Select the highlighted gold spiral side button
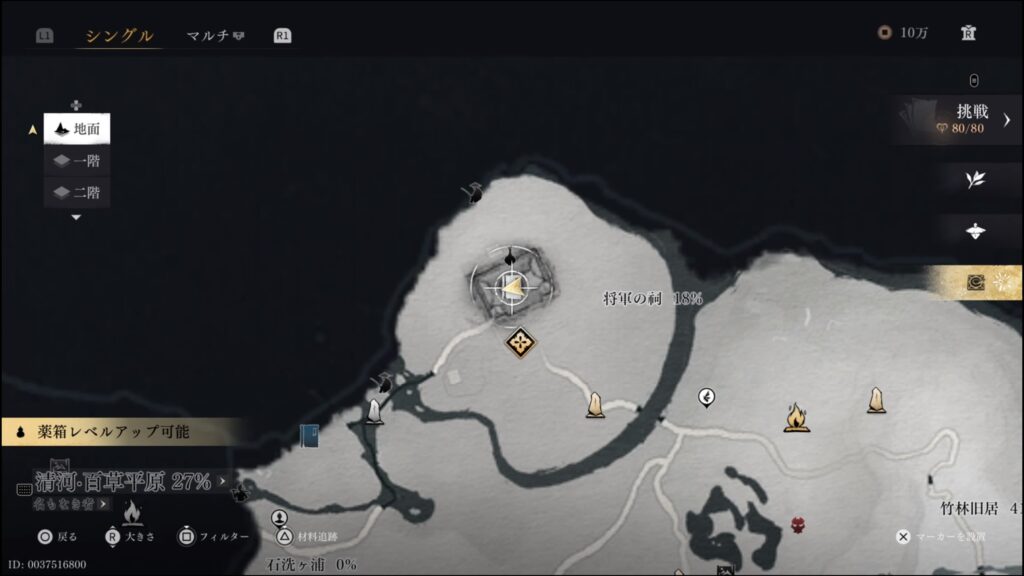Viewport: 1024px width, 576px height. [x=977, y=283]
